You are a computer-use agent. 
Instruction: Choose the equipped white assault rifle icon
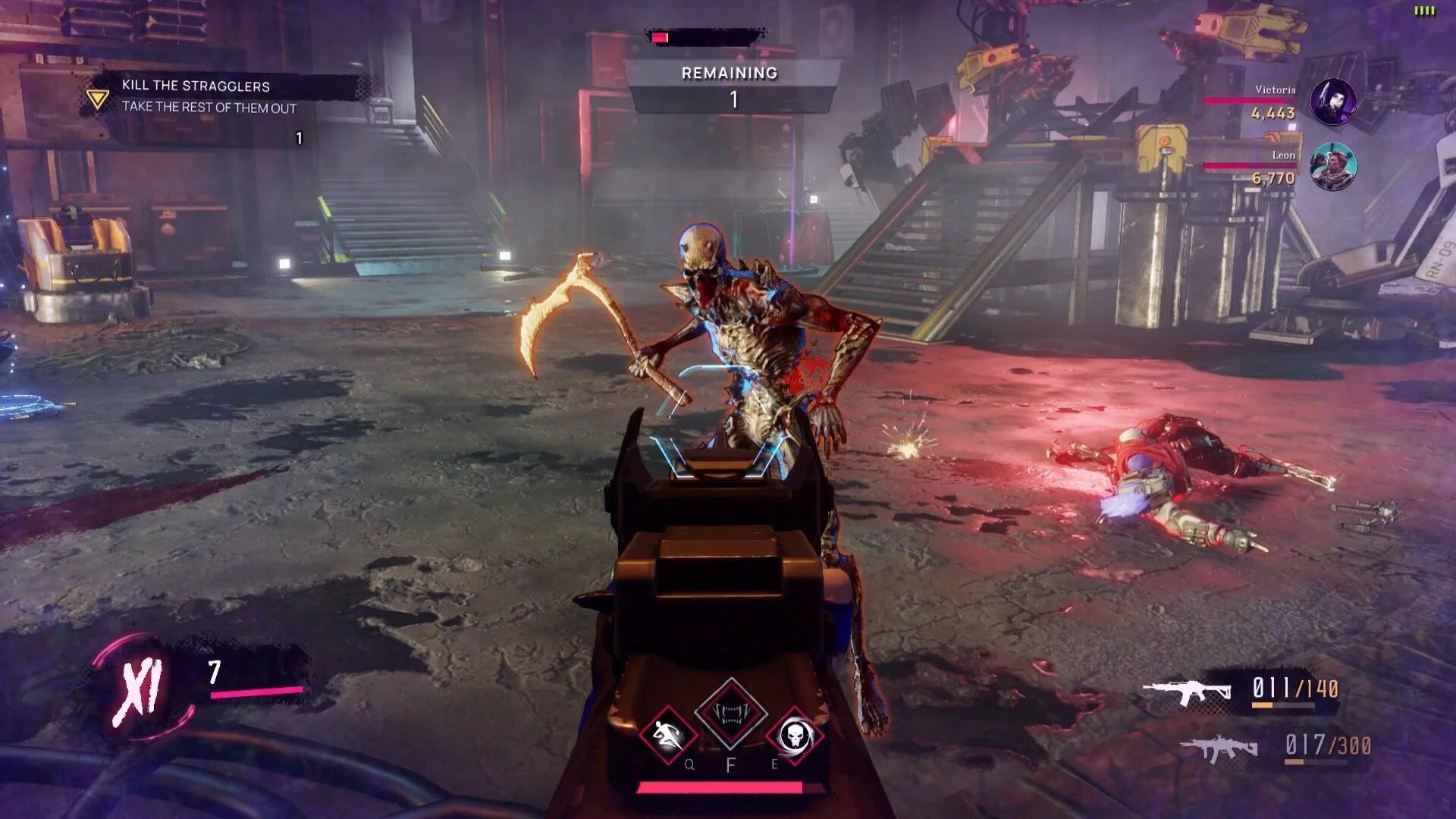pos(1187,691)
